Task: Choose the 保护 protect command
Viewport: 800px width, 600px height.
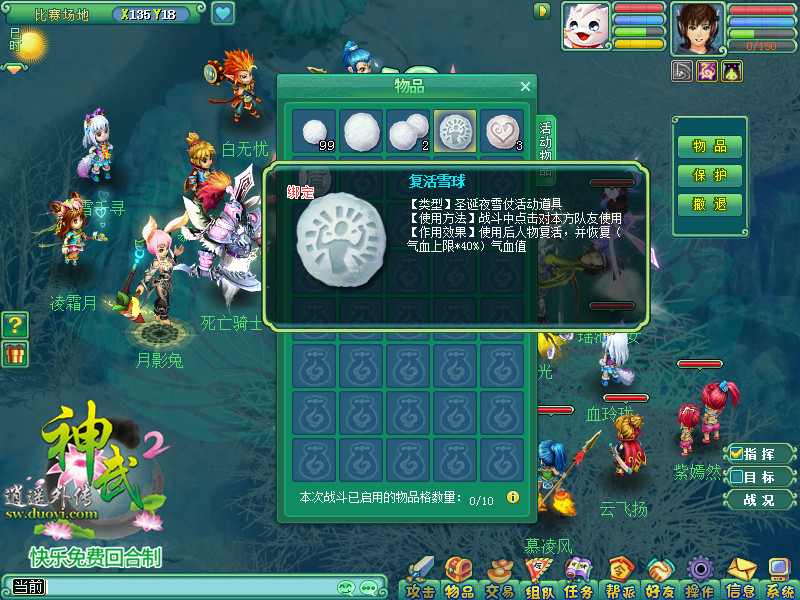Action: click(710, 175)
